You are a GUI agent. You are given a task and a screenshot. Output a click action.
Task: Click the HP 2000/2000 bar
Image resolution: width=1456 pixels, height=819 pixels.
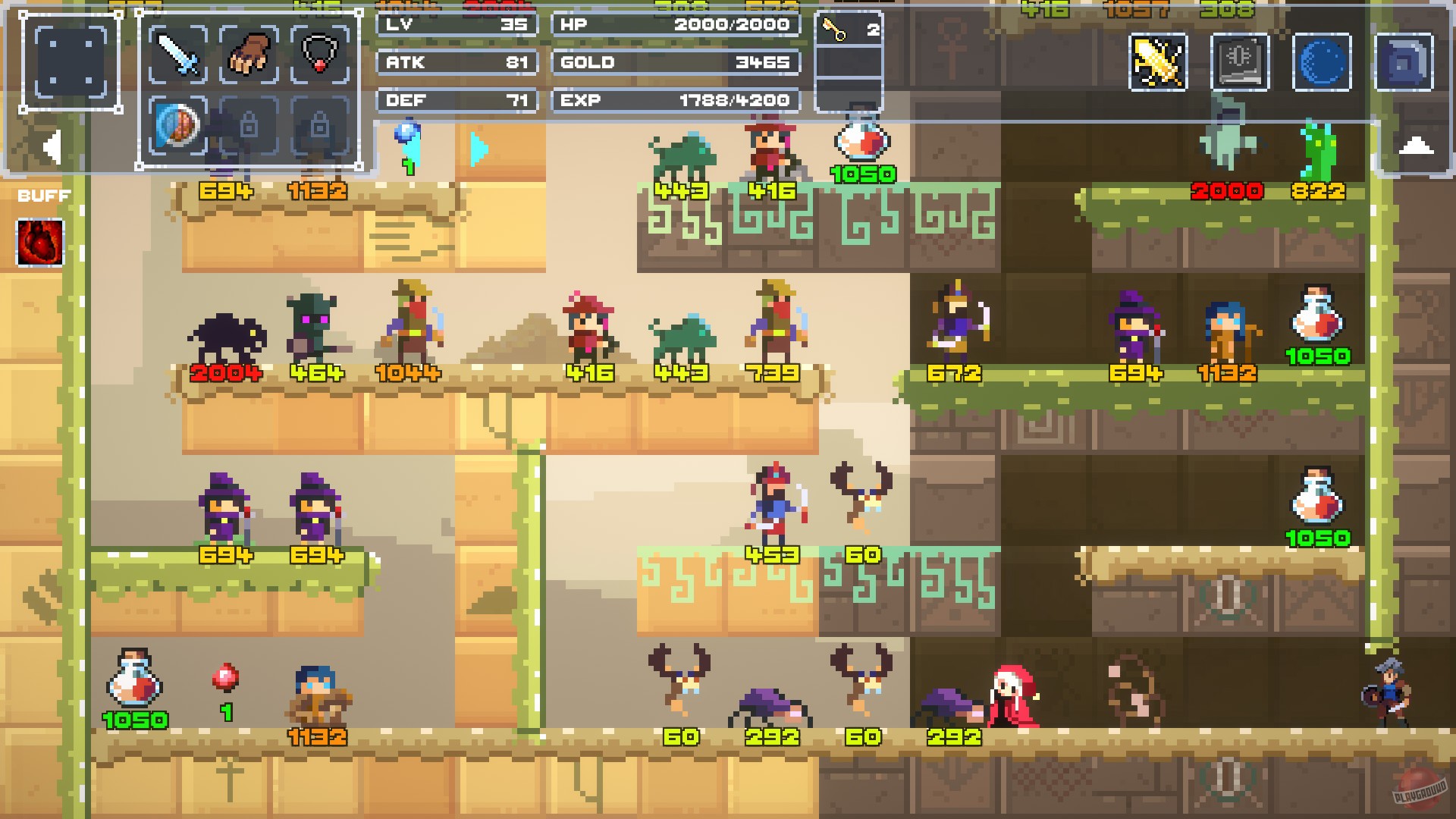(x=675, y=25)
